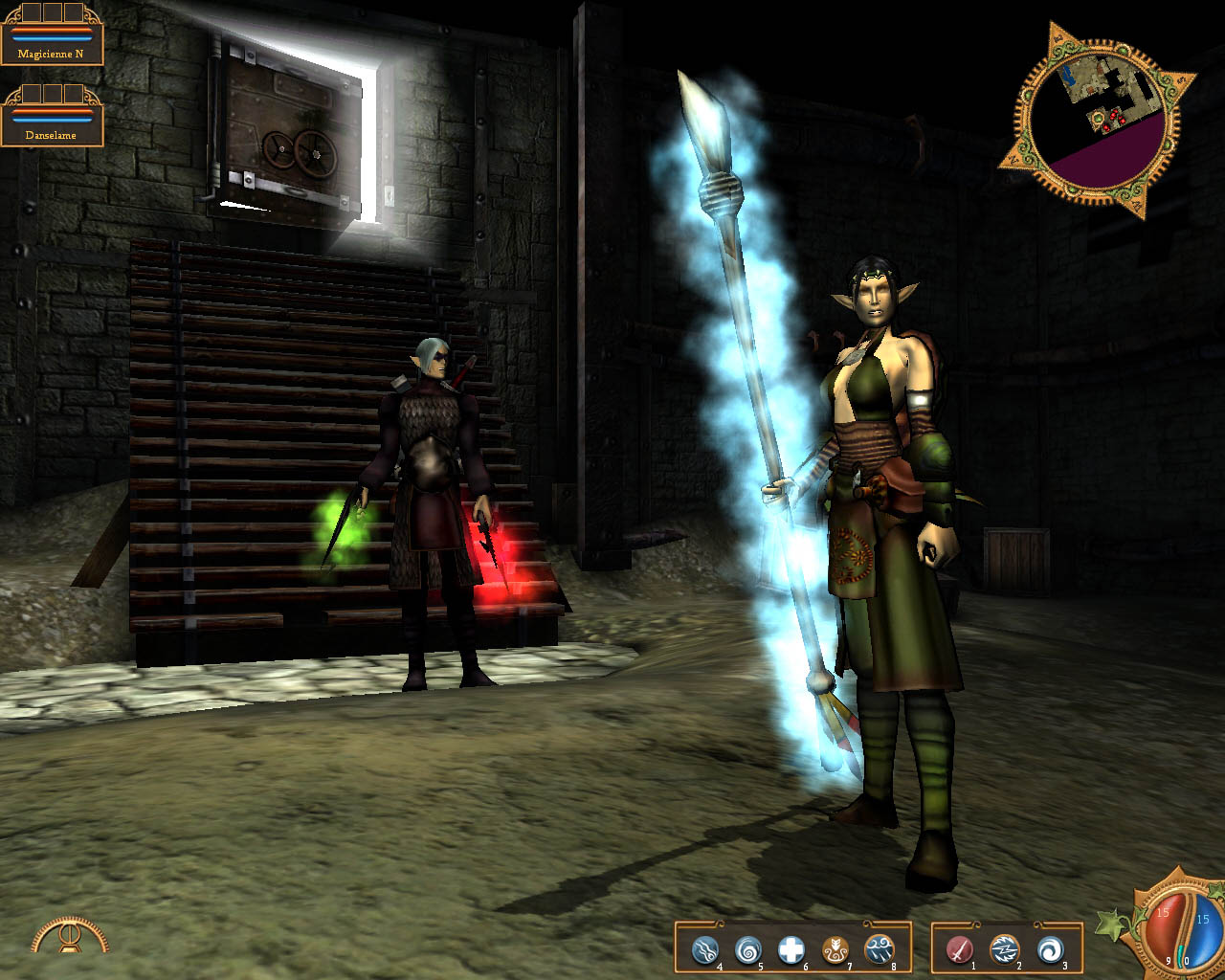This screenshot has height=980, width=1225.
Task: Check Magicienne N's orange health bar
Action: pos(52,31)
